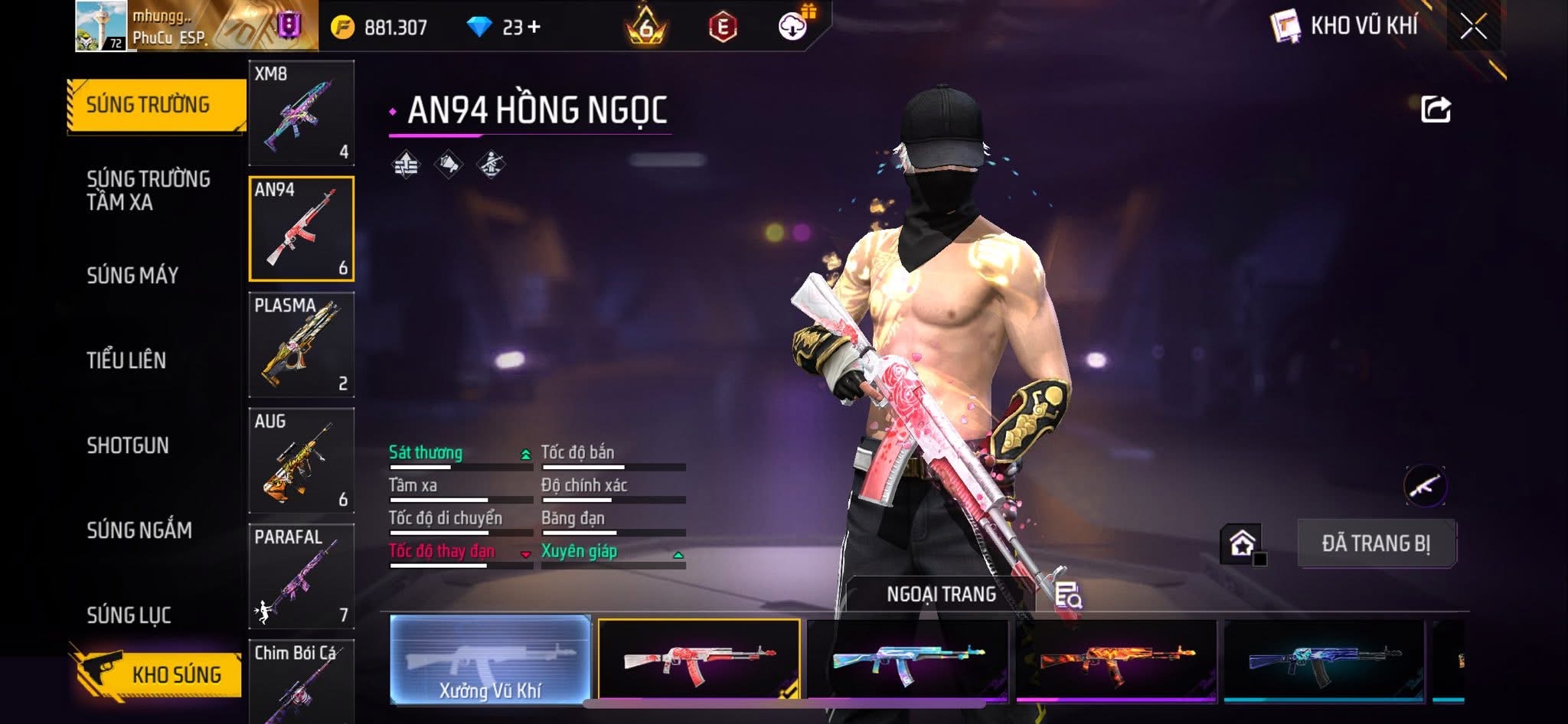The height and width of the screenshot is (724, 1568).
Task: Switch to Súng Ngắm category
Action: pos(139,530)
